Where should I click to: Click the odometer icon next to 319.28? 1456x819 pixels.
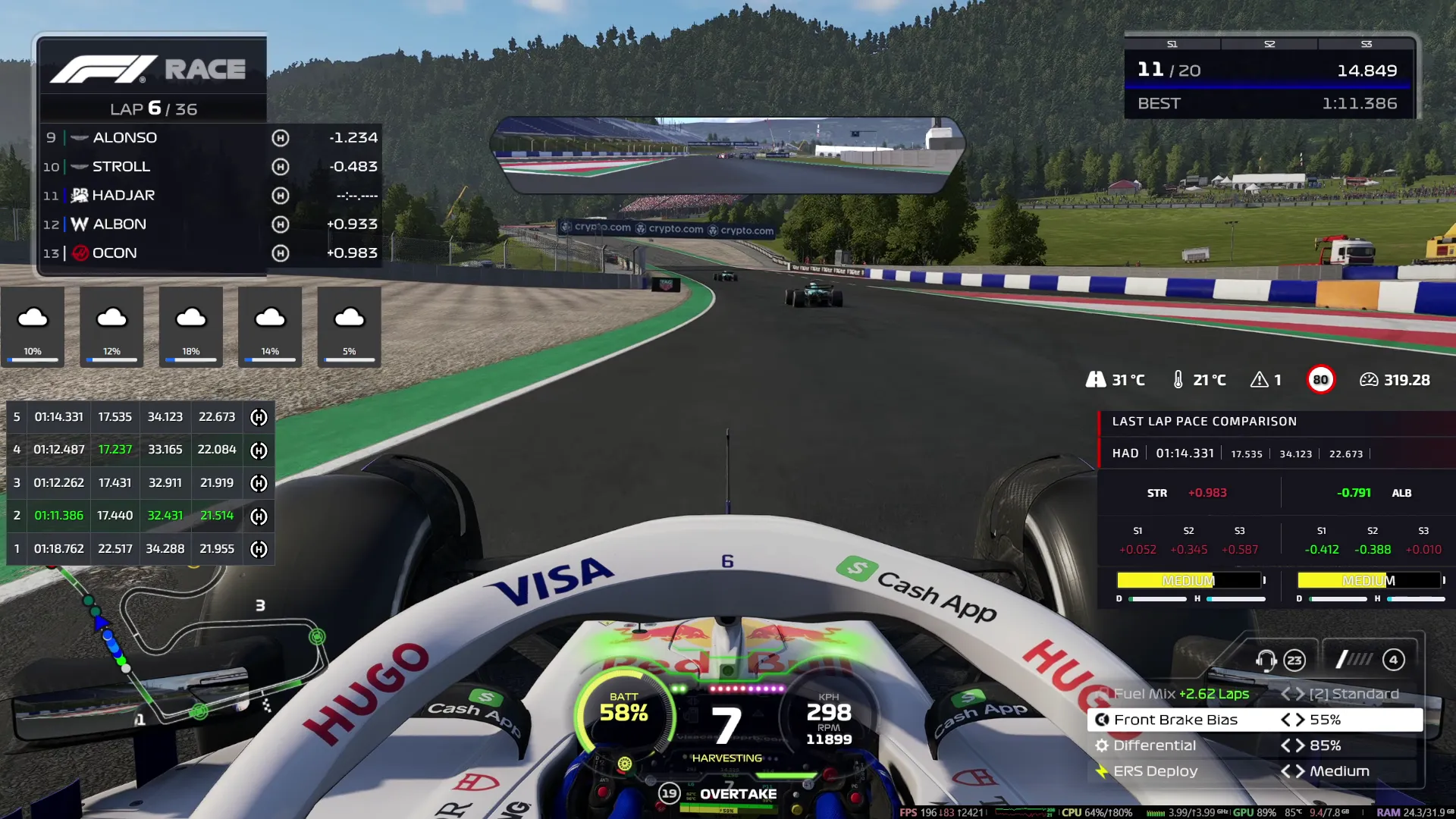click(x=1369, y=379)
